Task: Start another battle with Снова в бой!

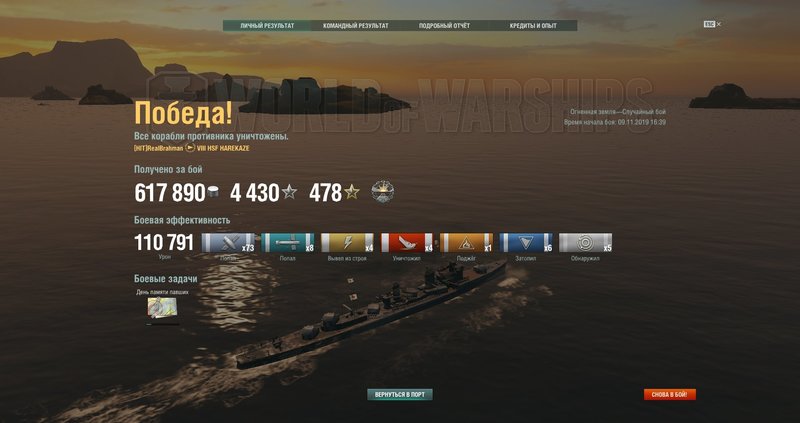Action: (670, 395)
